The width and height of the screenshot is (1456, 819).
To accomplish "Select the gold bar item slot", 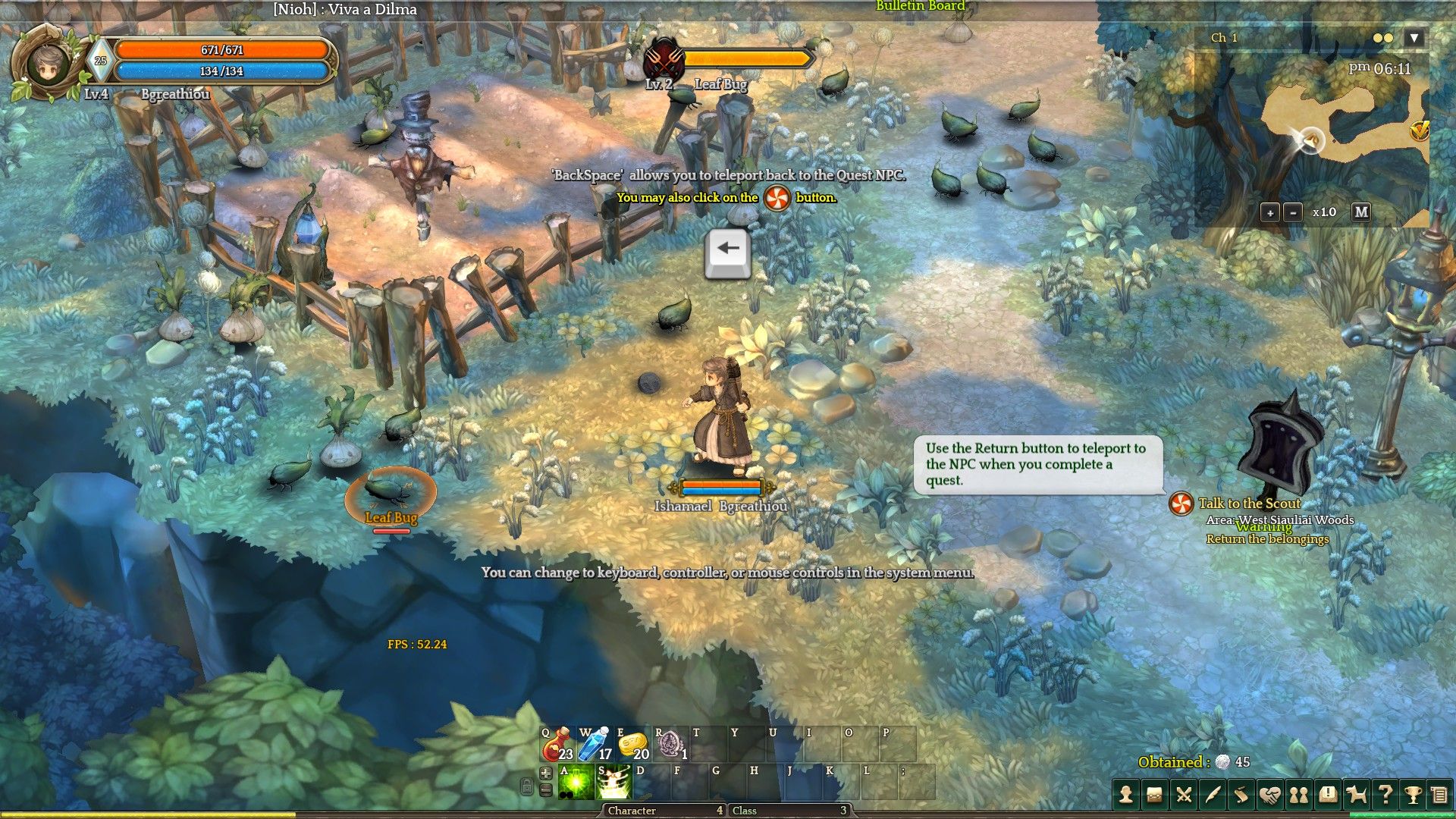I will (x=632, y=744).
